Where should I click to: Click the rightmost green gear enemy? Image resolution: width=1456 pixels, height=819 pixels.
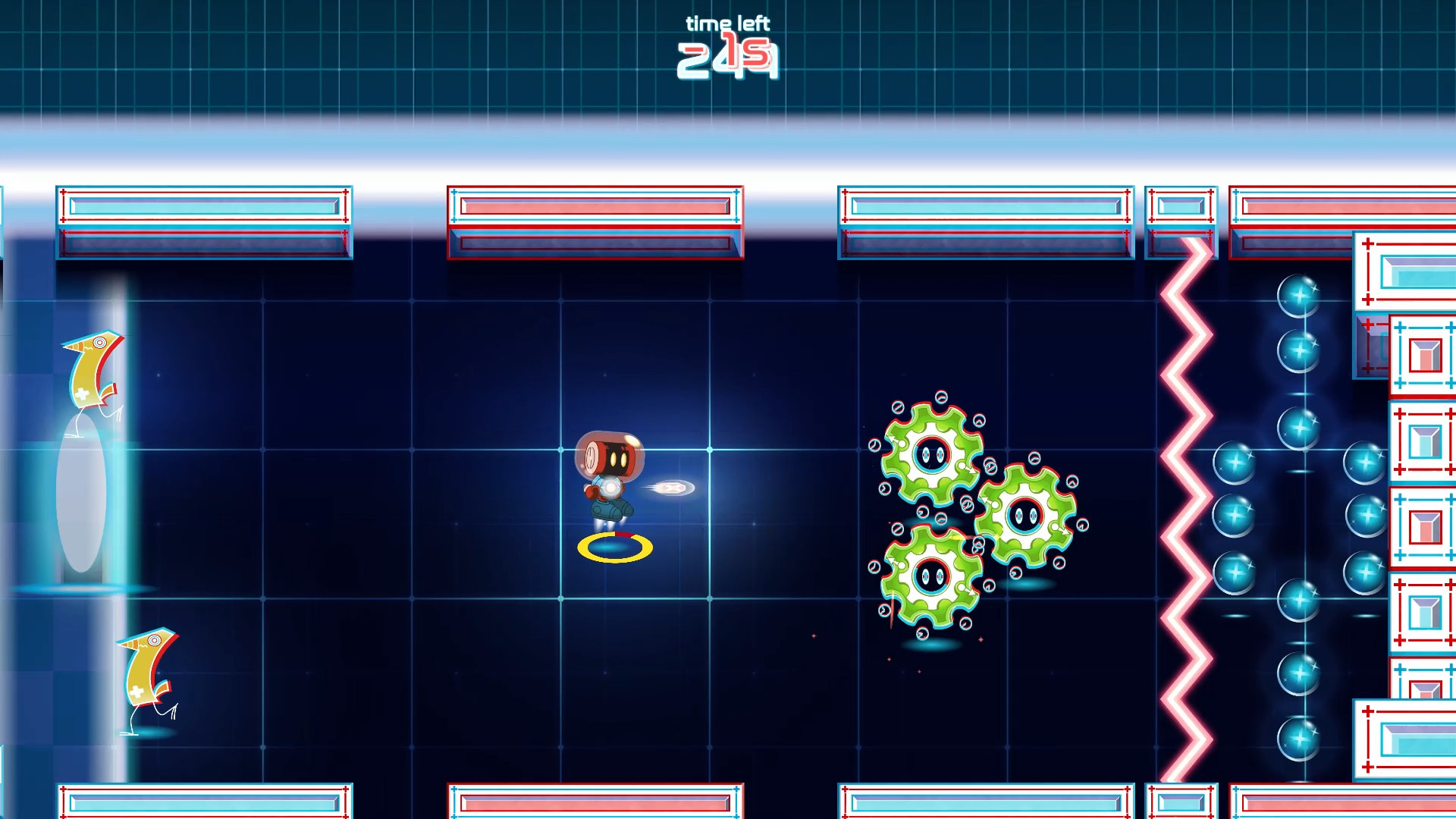[x=1028, y=516]
